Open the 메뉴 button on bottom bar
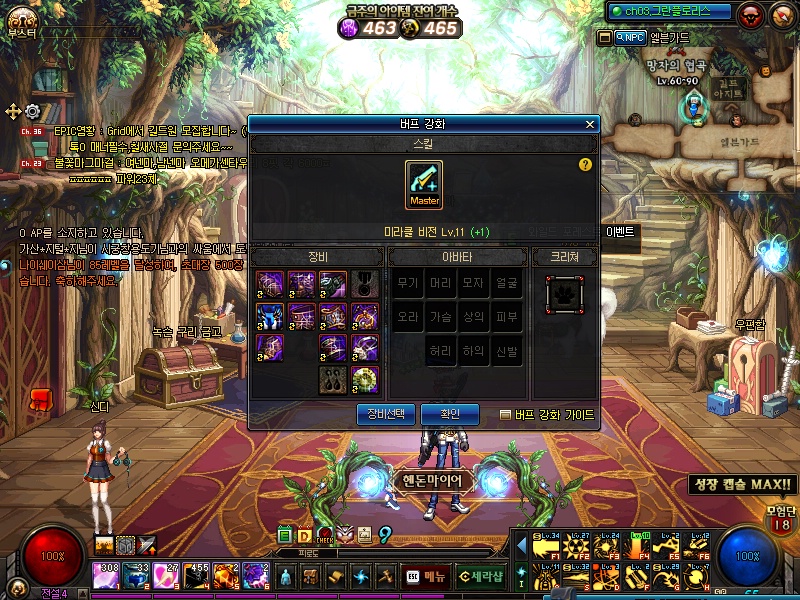Image resolution: width=800 pixels, height=600 pixels. (x=426, y=577)
